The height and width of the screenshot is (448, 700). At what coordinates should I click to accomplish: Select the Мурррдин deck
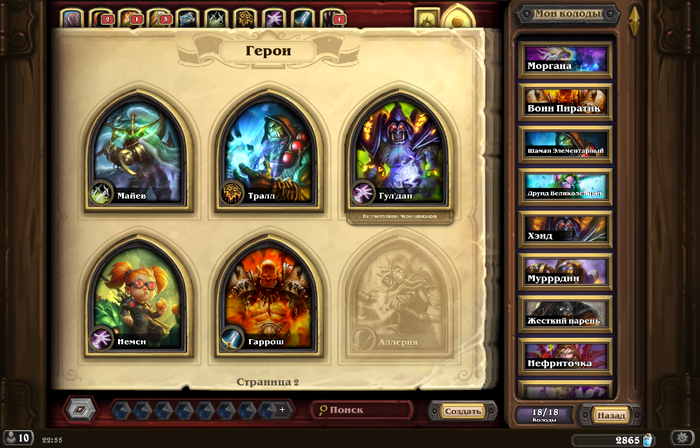click(x=565, y=271)
